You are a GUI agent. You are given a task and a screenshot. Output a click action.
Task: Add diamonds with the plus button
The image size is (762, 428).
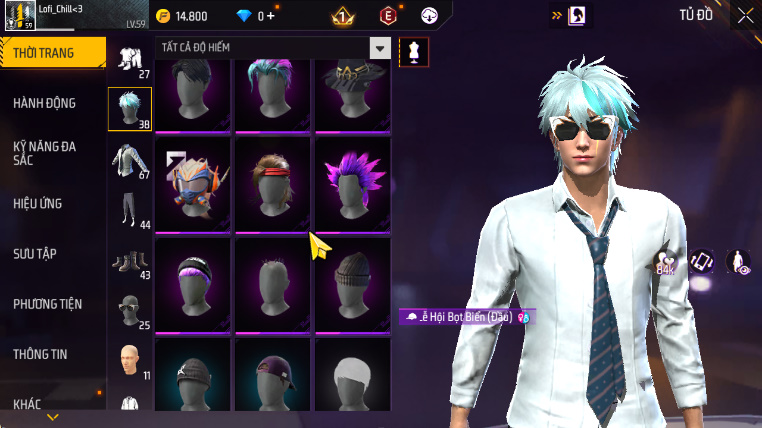(271, 16)
